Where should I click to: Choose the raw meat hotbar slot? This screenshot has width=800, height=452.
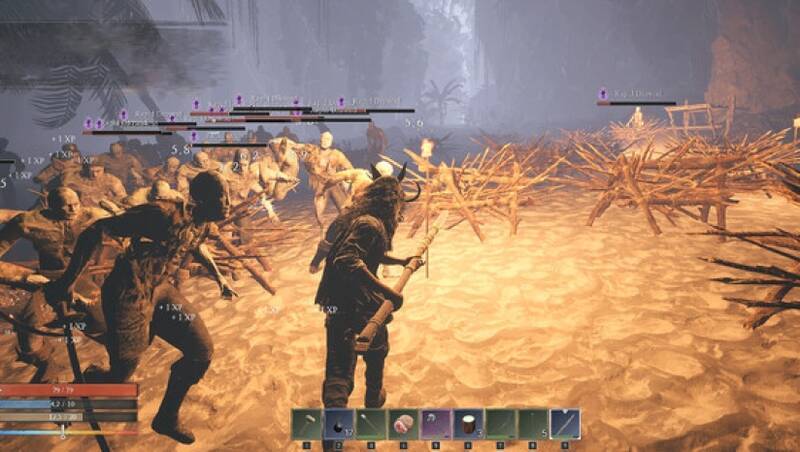tap(403, 424)
